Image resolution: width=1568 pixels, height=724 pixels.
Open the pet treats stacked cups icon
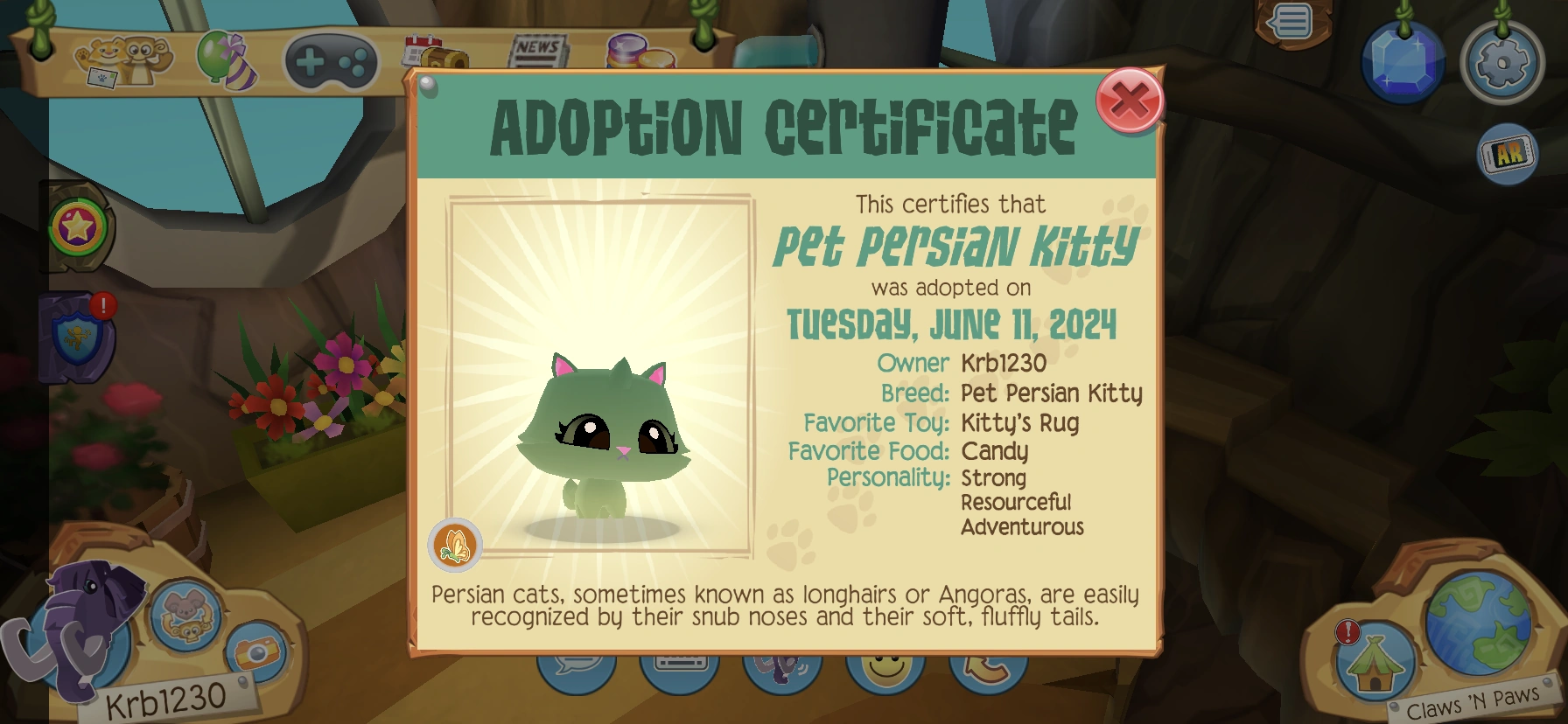click(639, 54)
